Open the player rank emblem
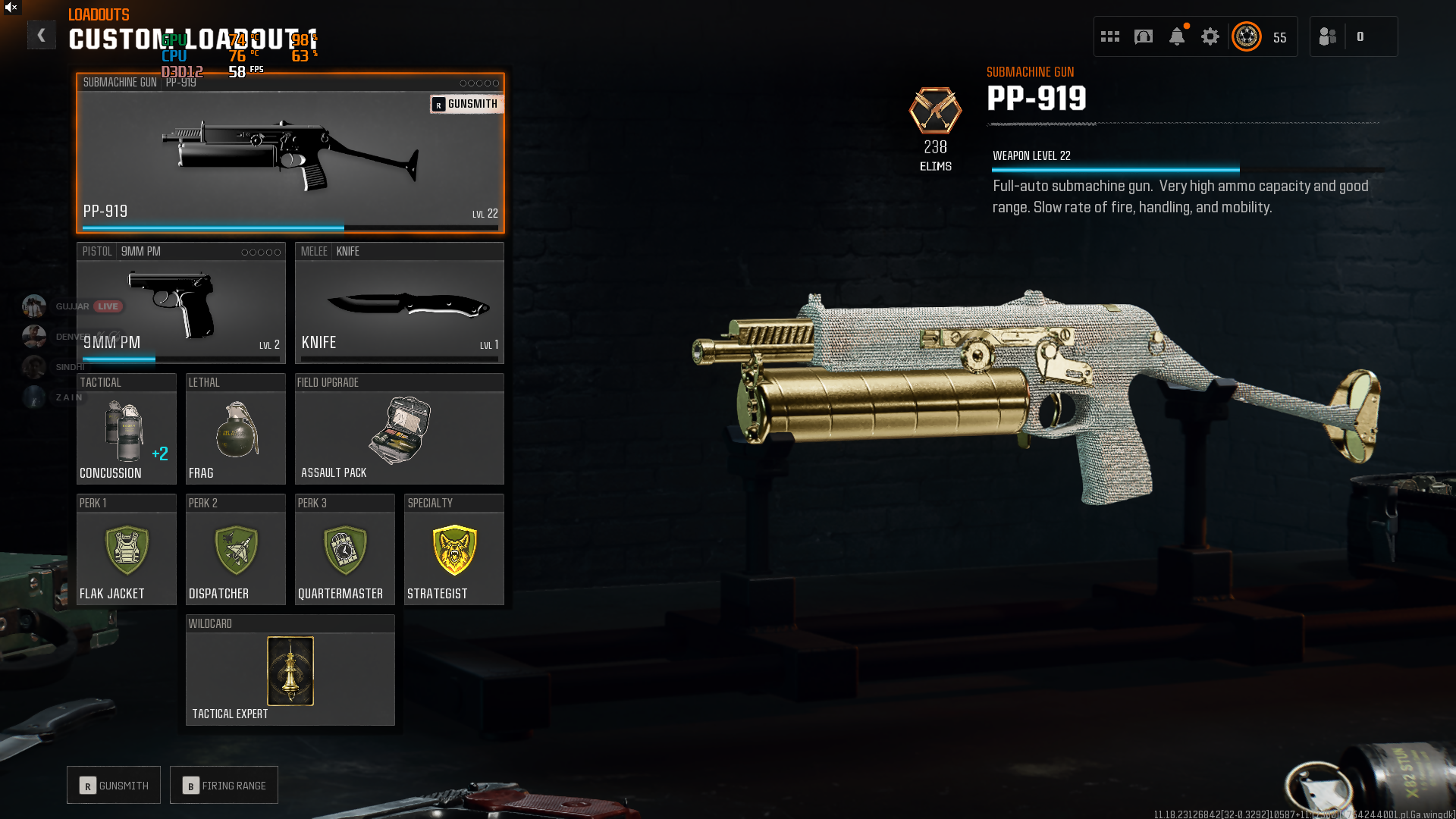This screenshot has width=1456, height=819. tap(1247, 36)
